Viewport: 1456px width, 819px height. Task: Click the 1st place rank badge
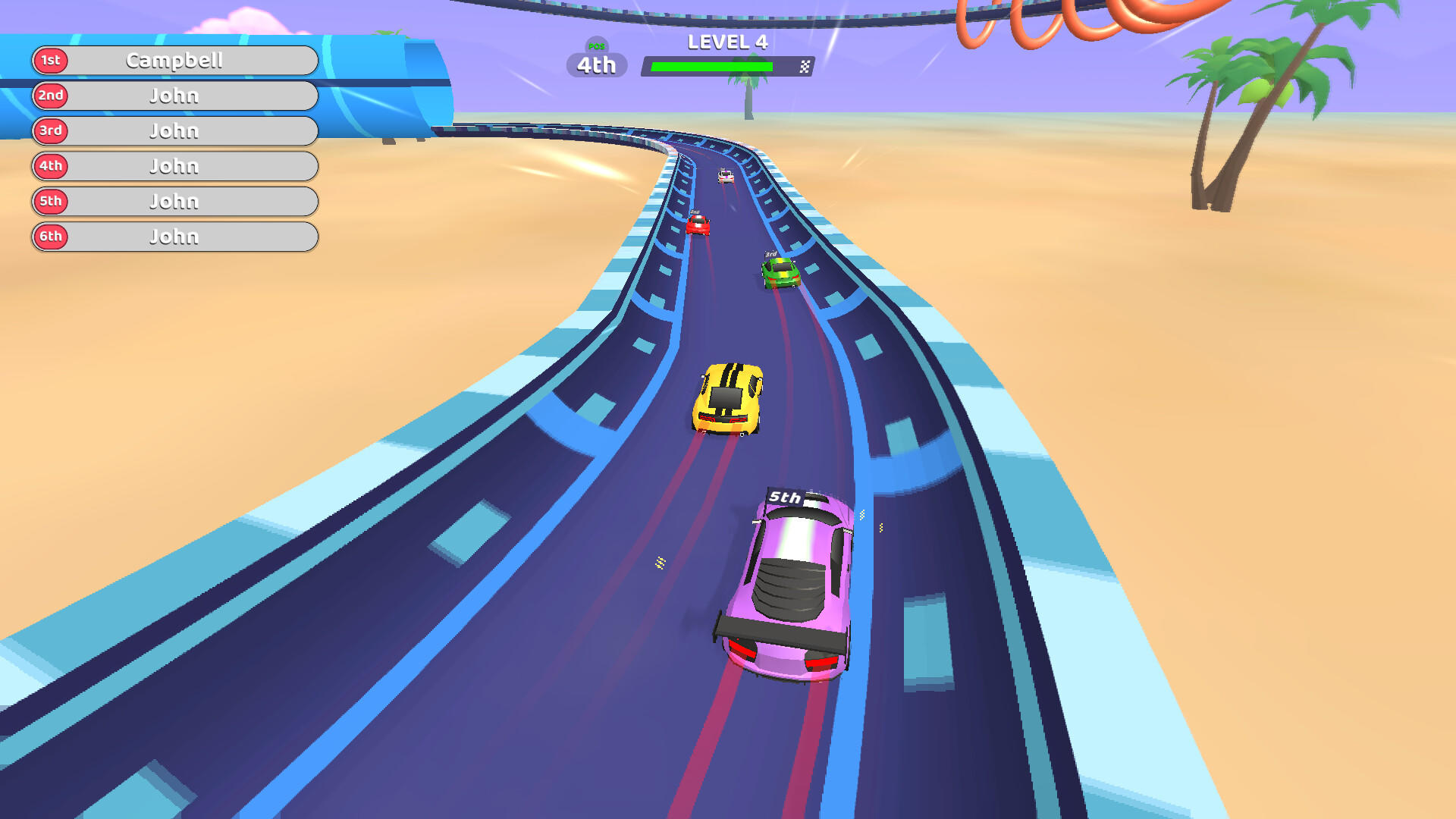click(x=50, y=62)
